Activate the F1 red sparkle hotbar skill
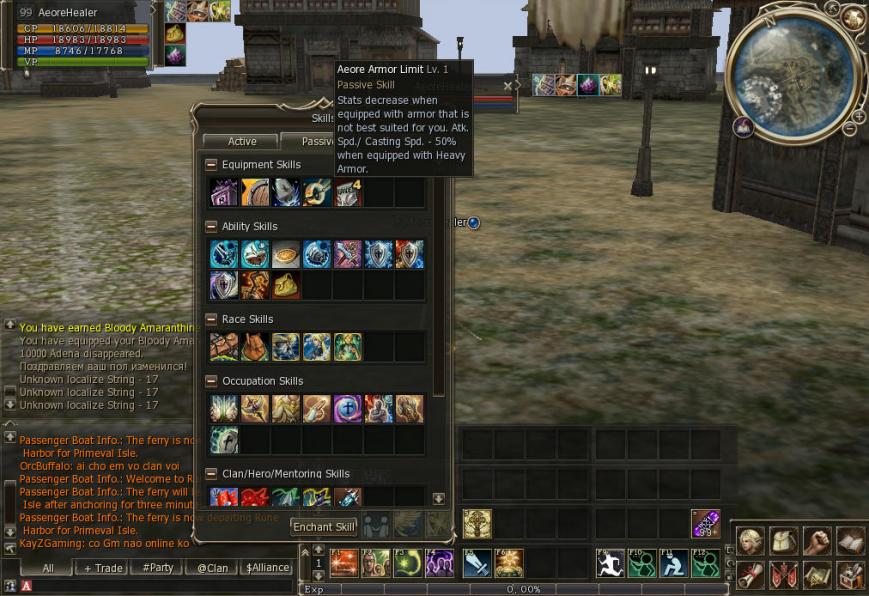Image resolution: width=869 pixels, height=596 pixels. 345,564
